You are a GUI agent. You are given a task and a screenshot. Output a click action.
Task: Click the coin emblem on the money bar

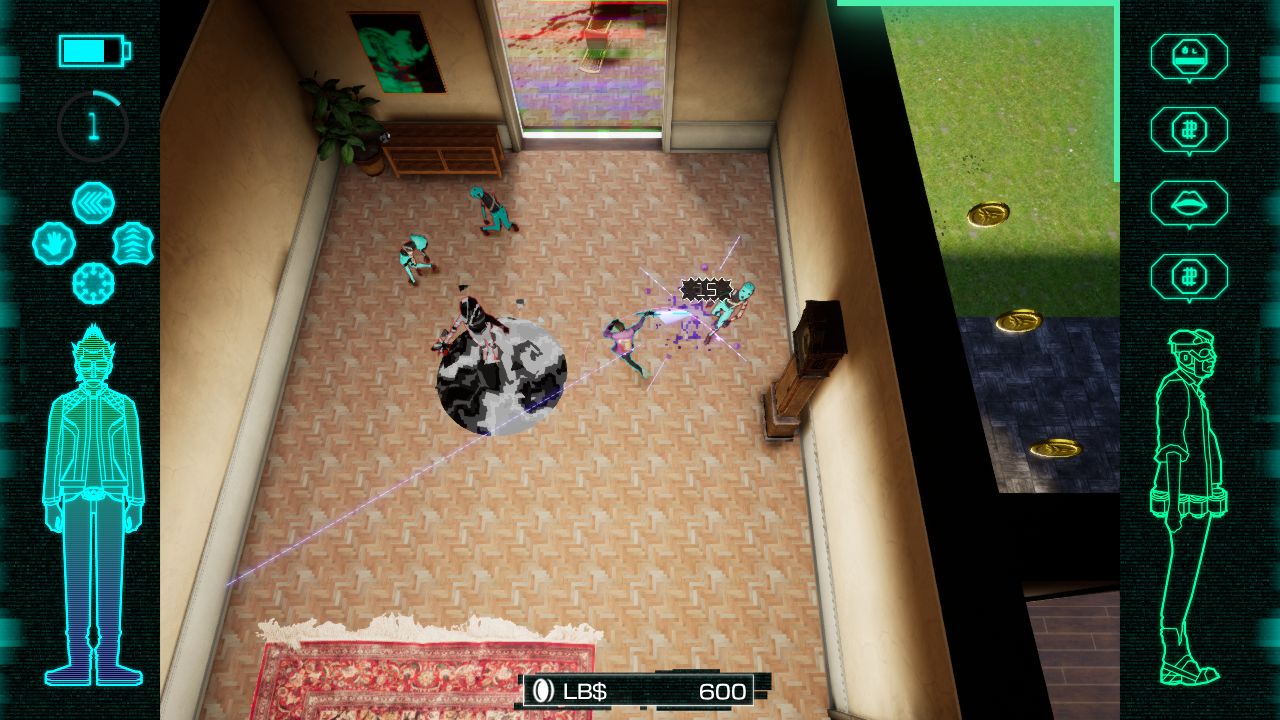click(540, 689)
